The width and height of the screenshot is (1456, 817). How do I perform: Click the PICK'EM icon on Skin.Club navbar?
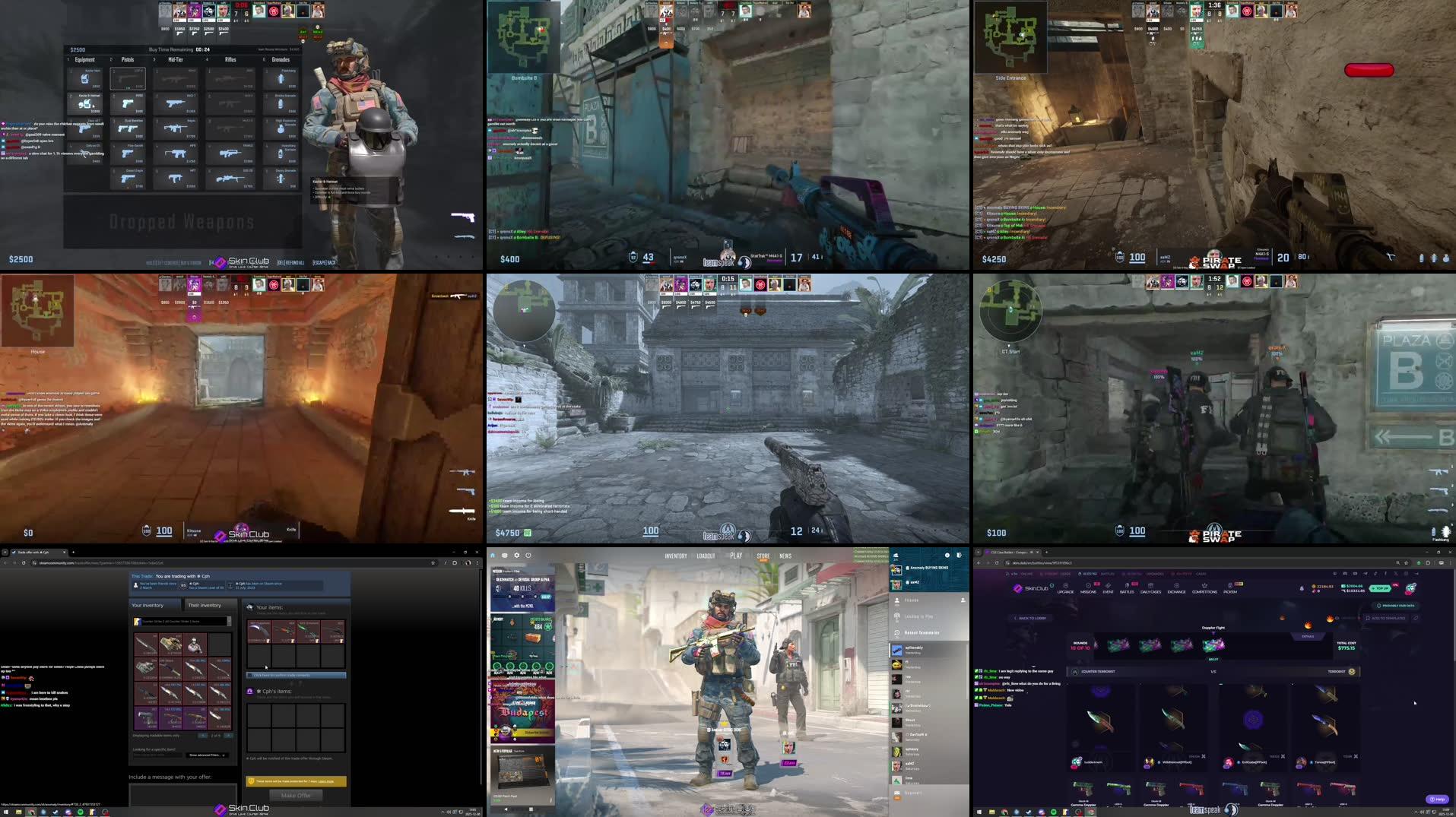click(1229, 586)
